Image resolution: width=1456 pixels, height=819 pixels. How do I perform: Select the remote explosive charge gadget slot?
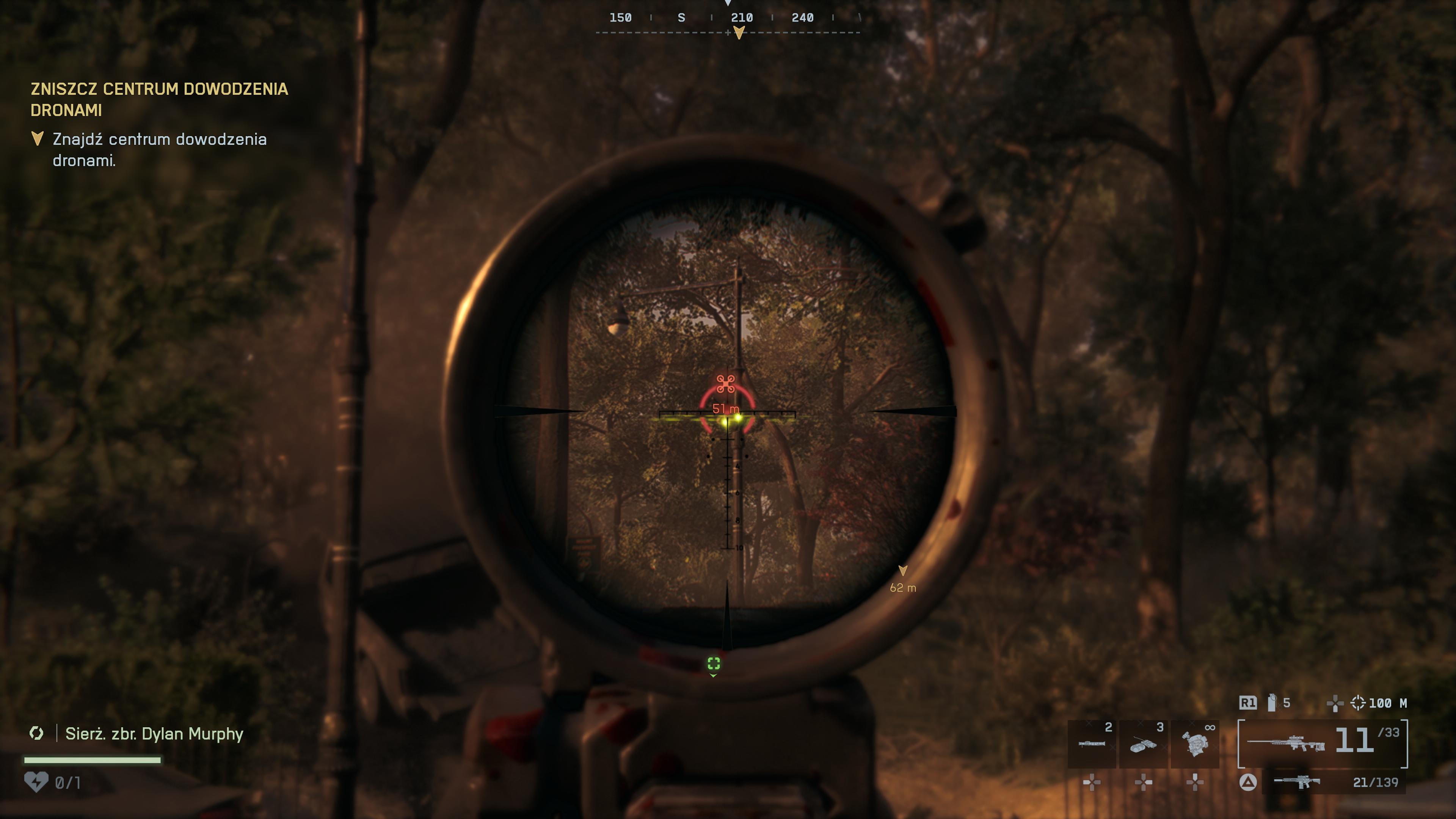click(x=1143, y=744)
